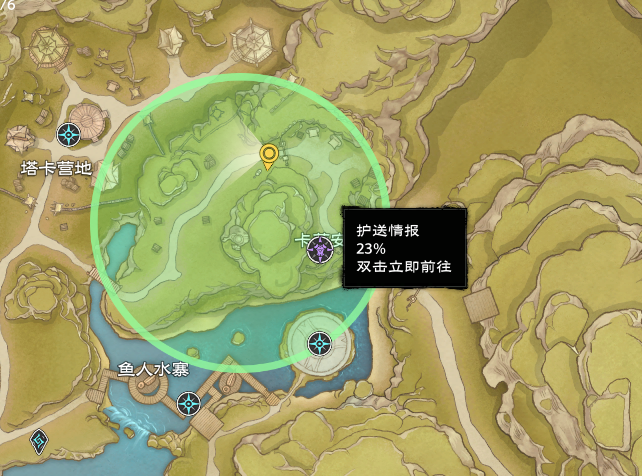642x476 pixels.
Task: Select the teleport waypoint above 塔卡营地
Action: pyautogui.click(x=70, y=134)
